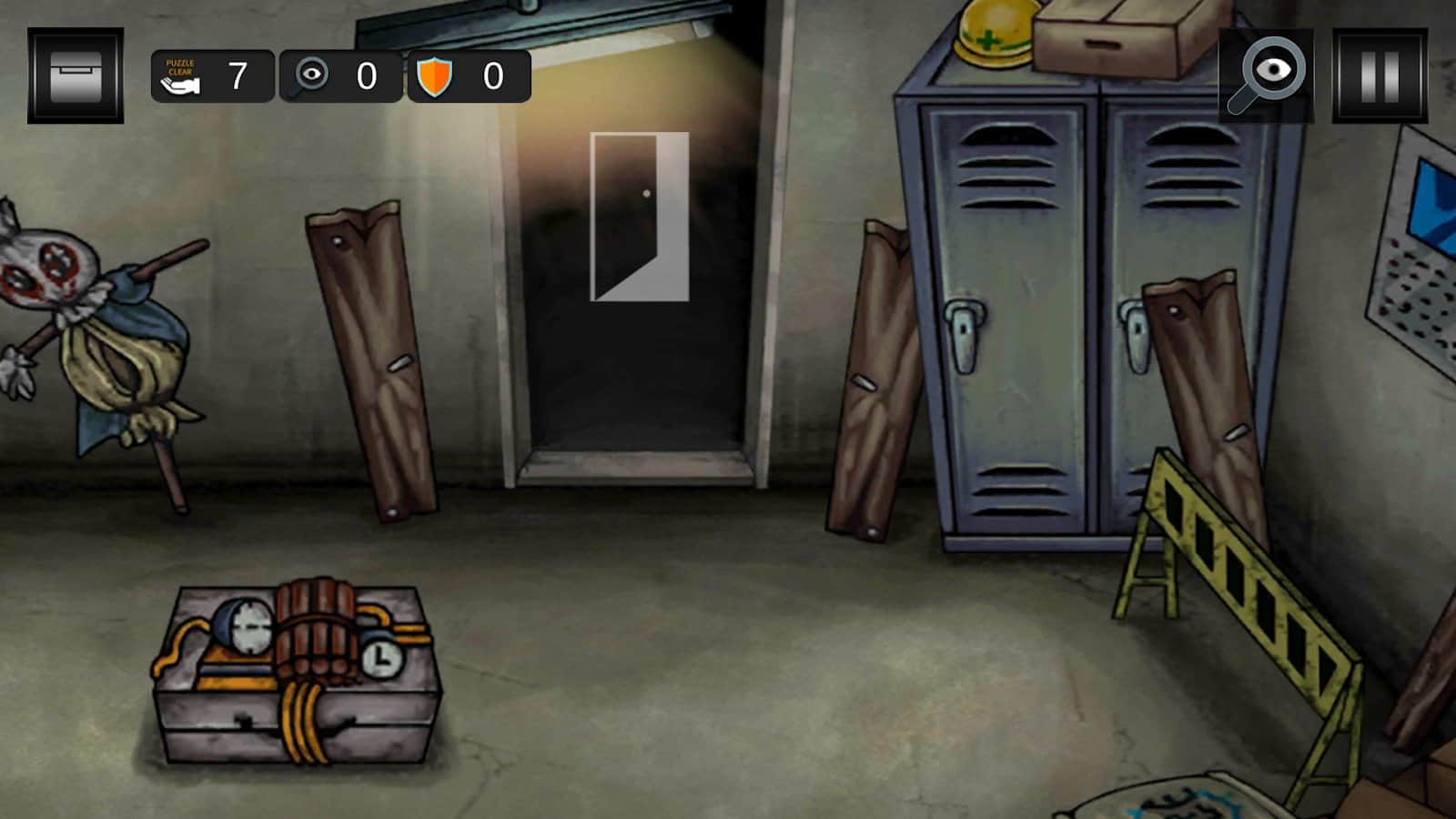Click the orange shield counter icon

(435, 77)
